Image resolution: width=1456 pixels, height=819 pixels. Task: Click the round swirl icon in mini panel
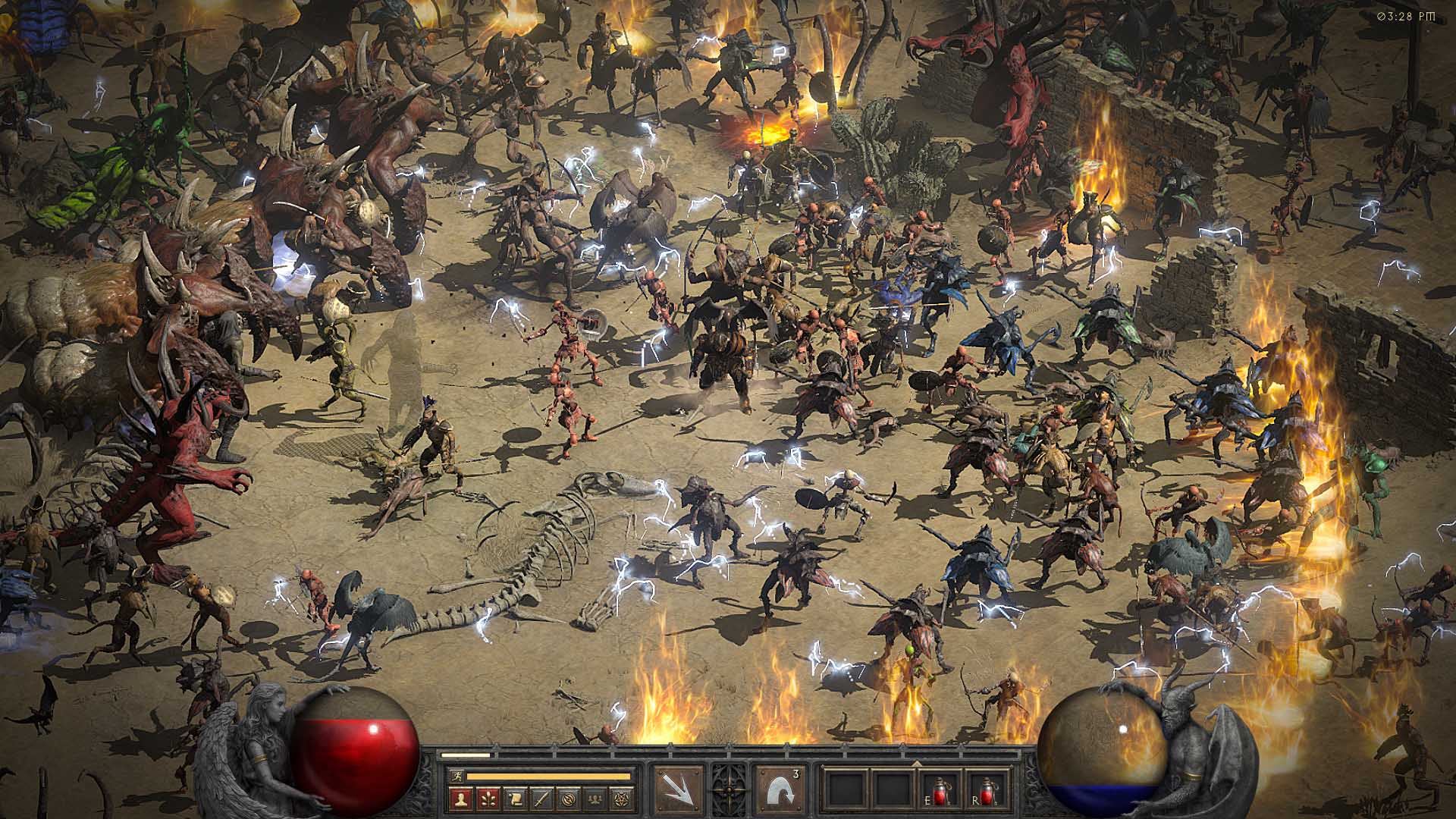[569, 797]
